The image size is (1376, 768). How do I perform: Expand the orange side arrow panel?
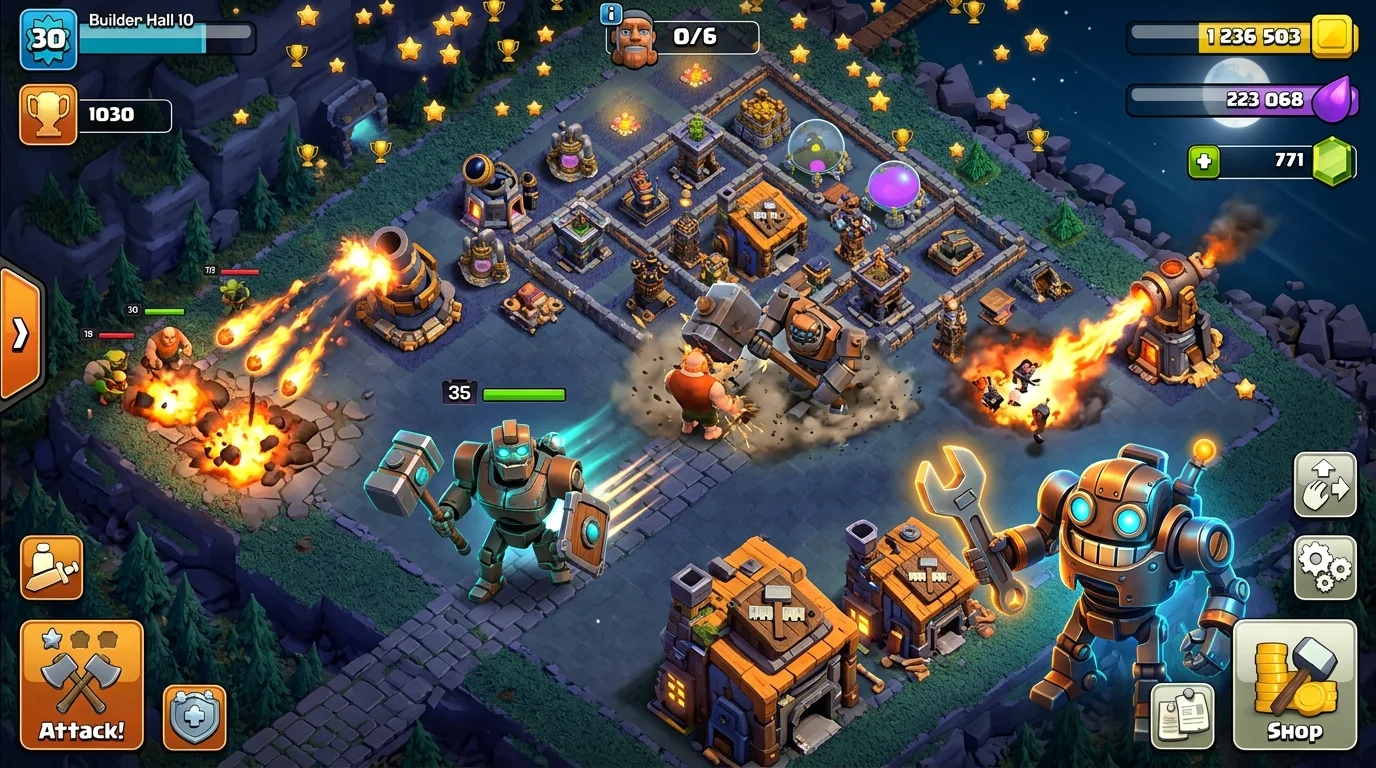tap(20, 335)
